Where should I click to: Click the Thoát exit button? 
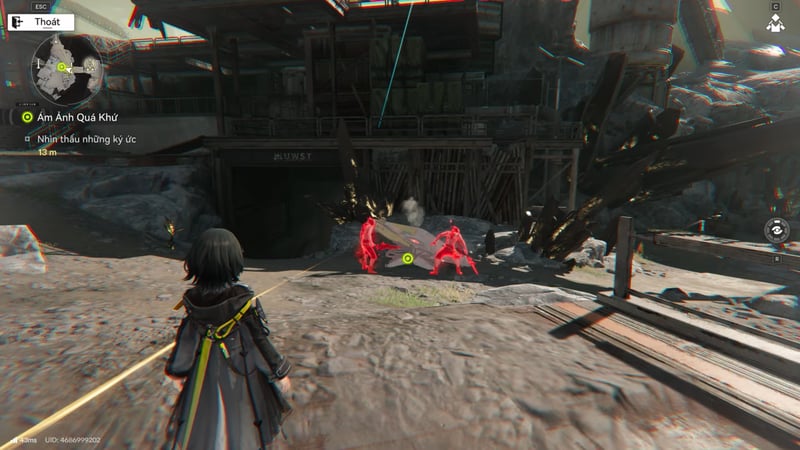coord(40,22)
